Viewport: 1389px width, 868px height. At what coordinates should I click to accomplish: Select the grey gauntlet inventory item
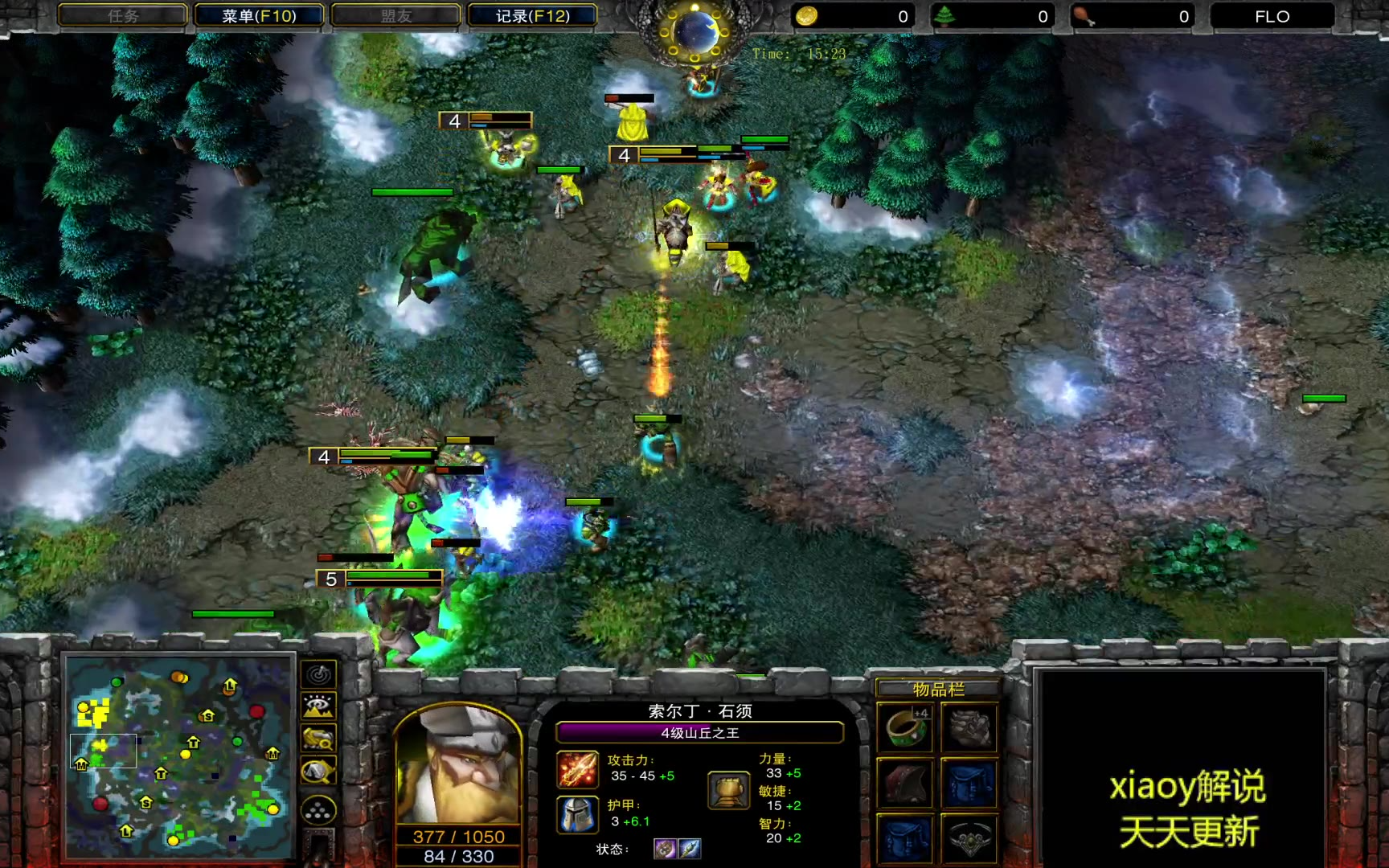pos(969,727)
